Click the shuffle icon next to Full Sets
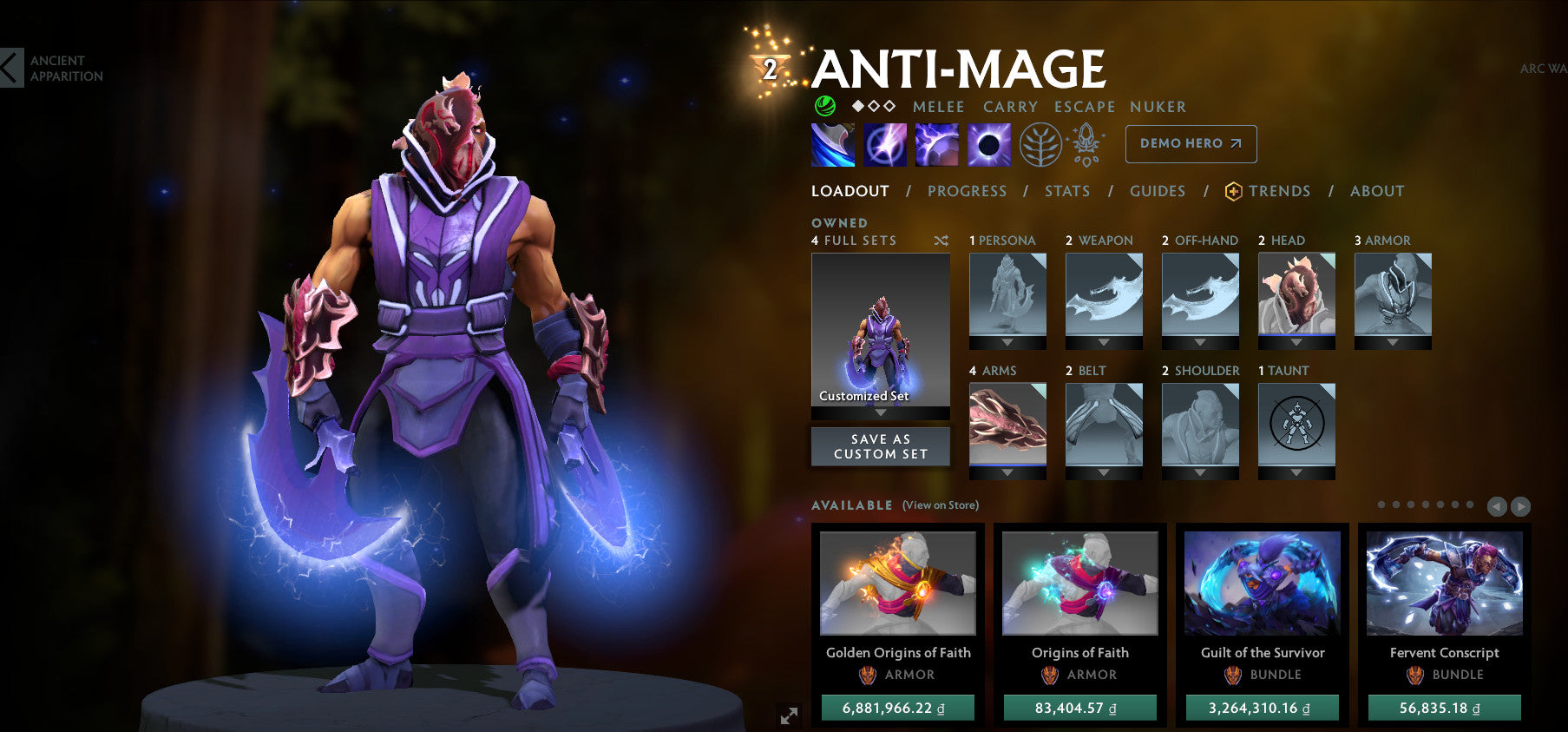This screenshot has width=1568, height=732. tap(941, 241)
